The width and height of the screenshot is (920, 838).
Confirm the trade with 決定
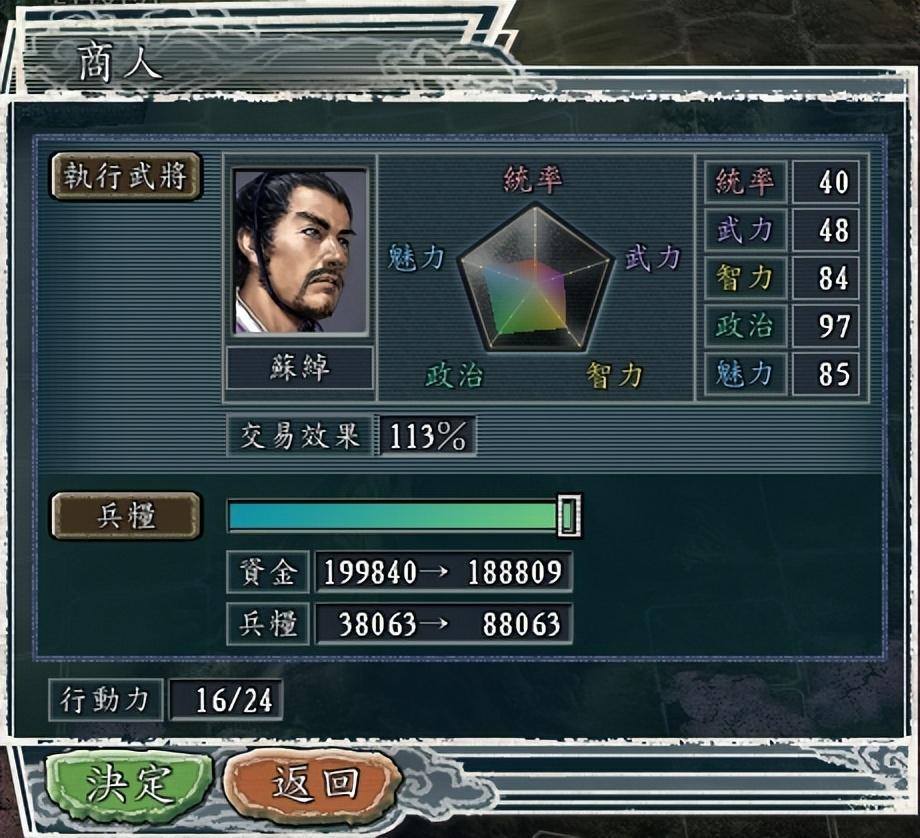(x=129, y=785)
